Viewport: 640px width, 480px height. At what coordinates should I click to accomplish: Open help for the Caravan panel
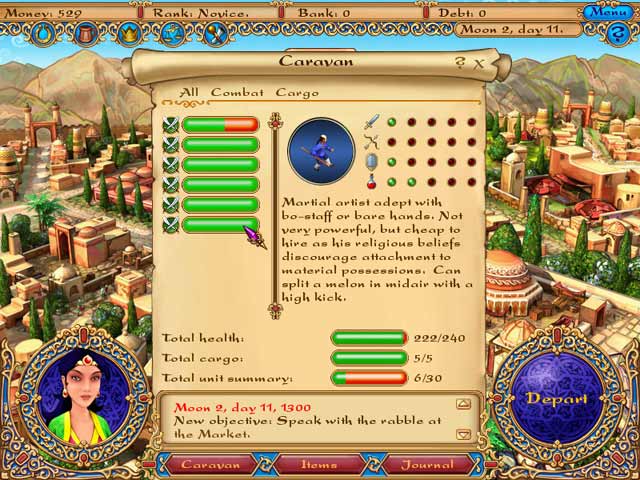click(x=461, y=62)
